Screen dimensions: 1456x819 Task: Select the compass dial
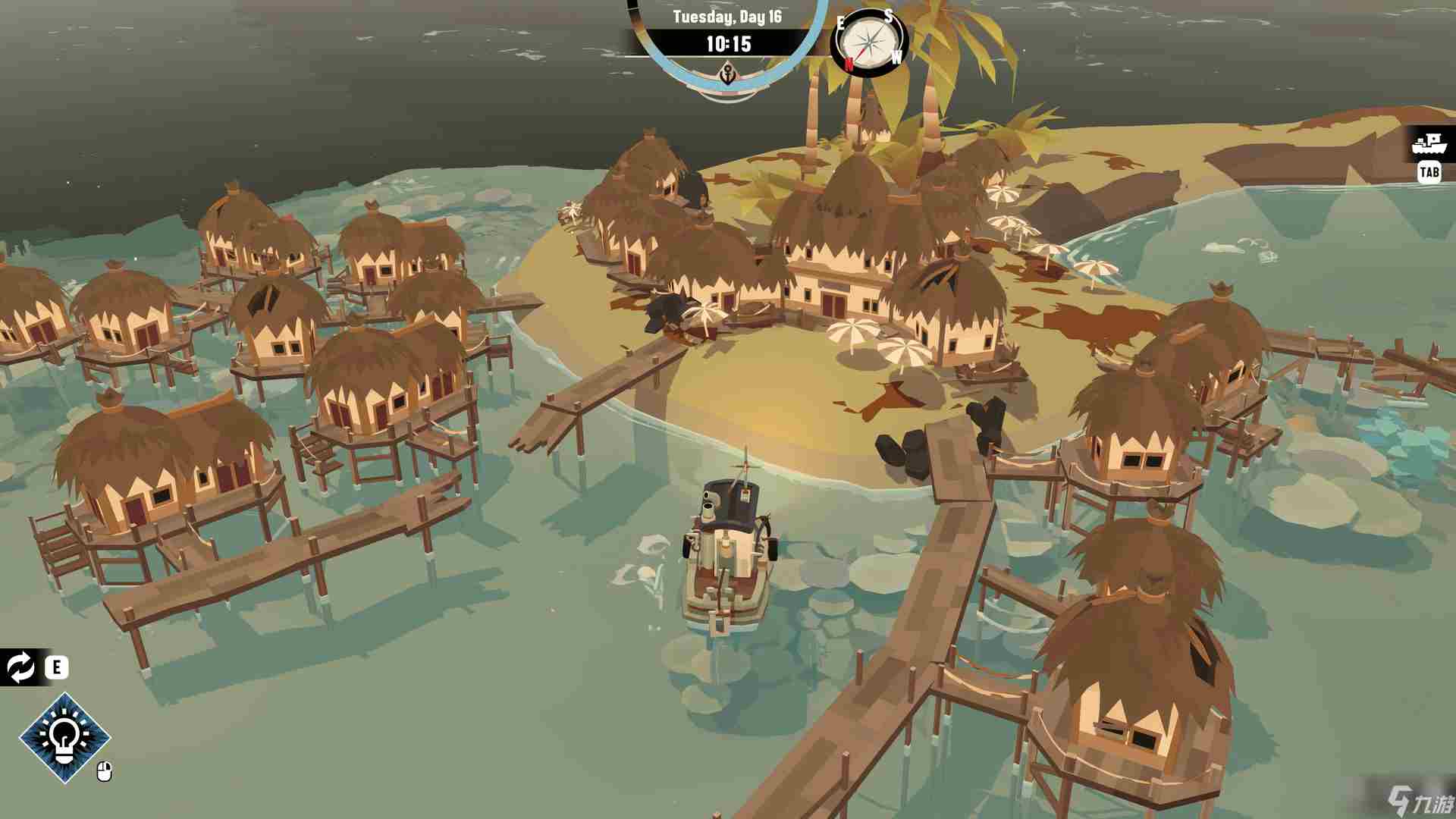870,42
